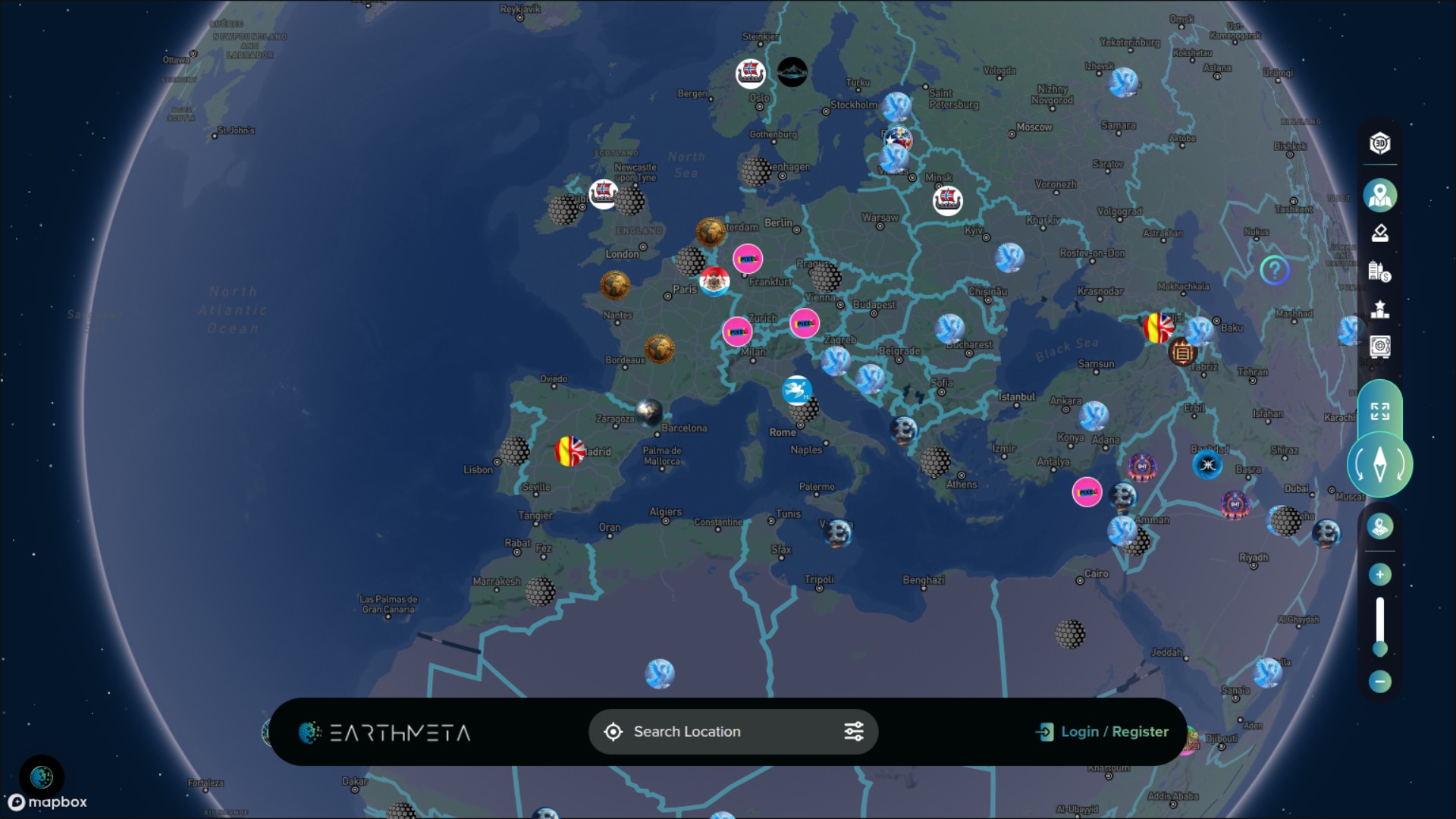This screenshot has height=819, width=1456.
Task: Select the land-drawing tool in sidebar
Action: (x=1379, y=232)
